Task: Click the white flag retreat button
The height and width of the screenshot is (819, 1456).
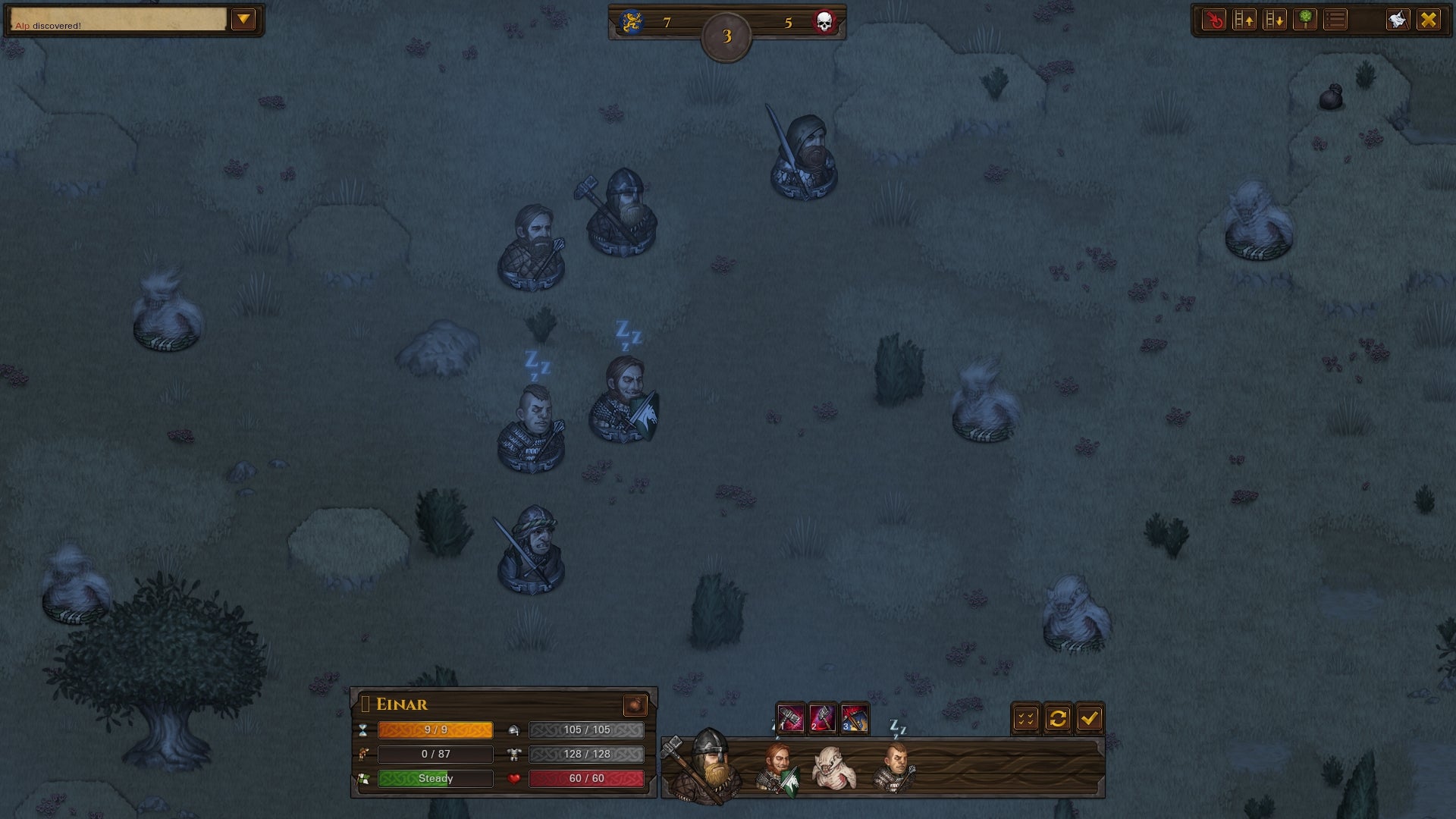Action: click(1398, 20)
